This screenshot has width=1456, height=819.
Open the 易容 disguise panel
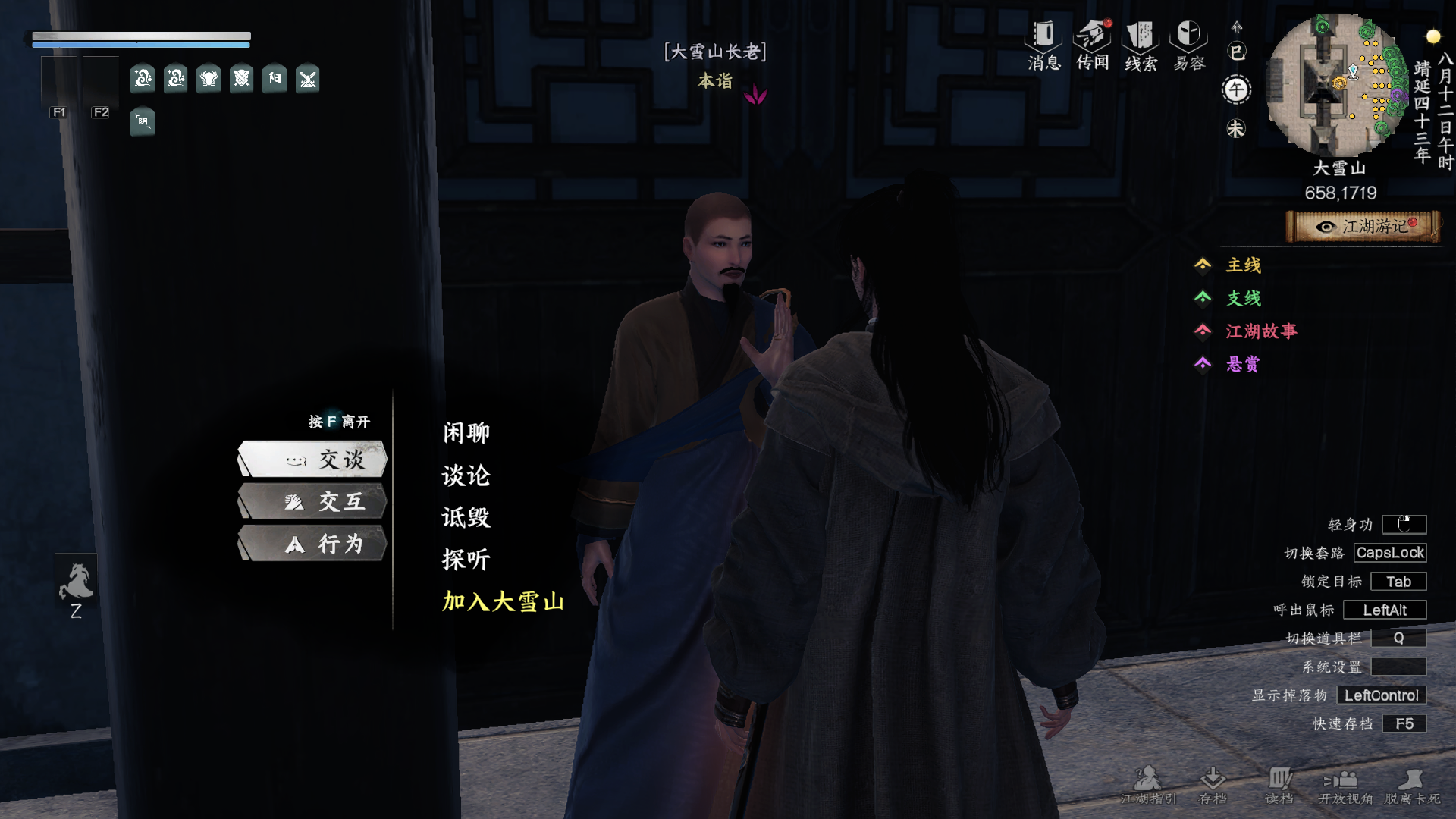pos(1188,45)
